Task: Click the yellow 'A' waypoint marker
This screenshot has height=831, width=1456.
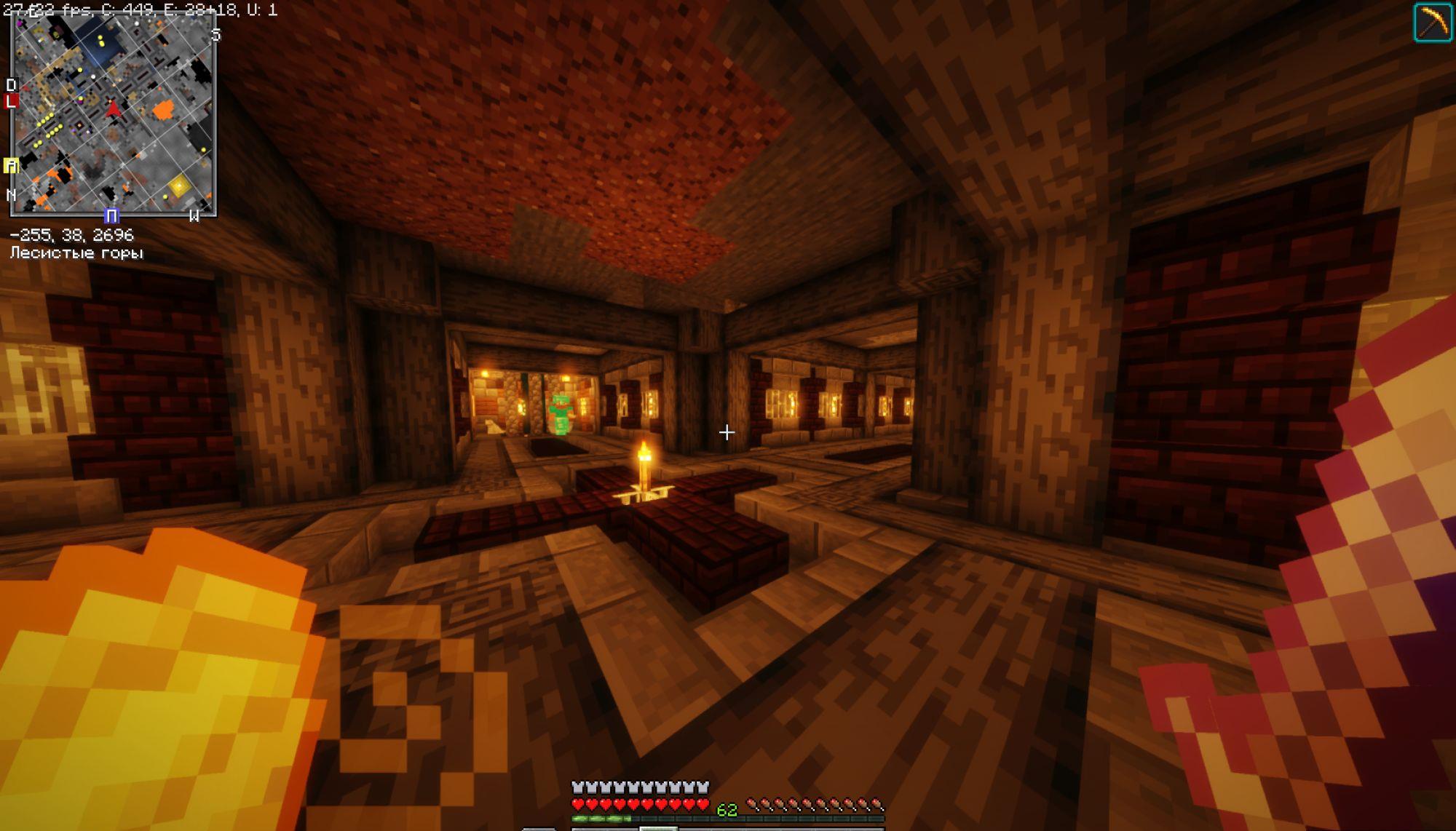Action: click(10, 166)
